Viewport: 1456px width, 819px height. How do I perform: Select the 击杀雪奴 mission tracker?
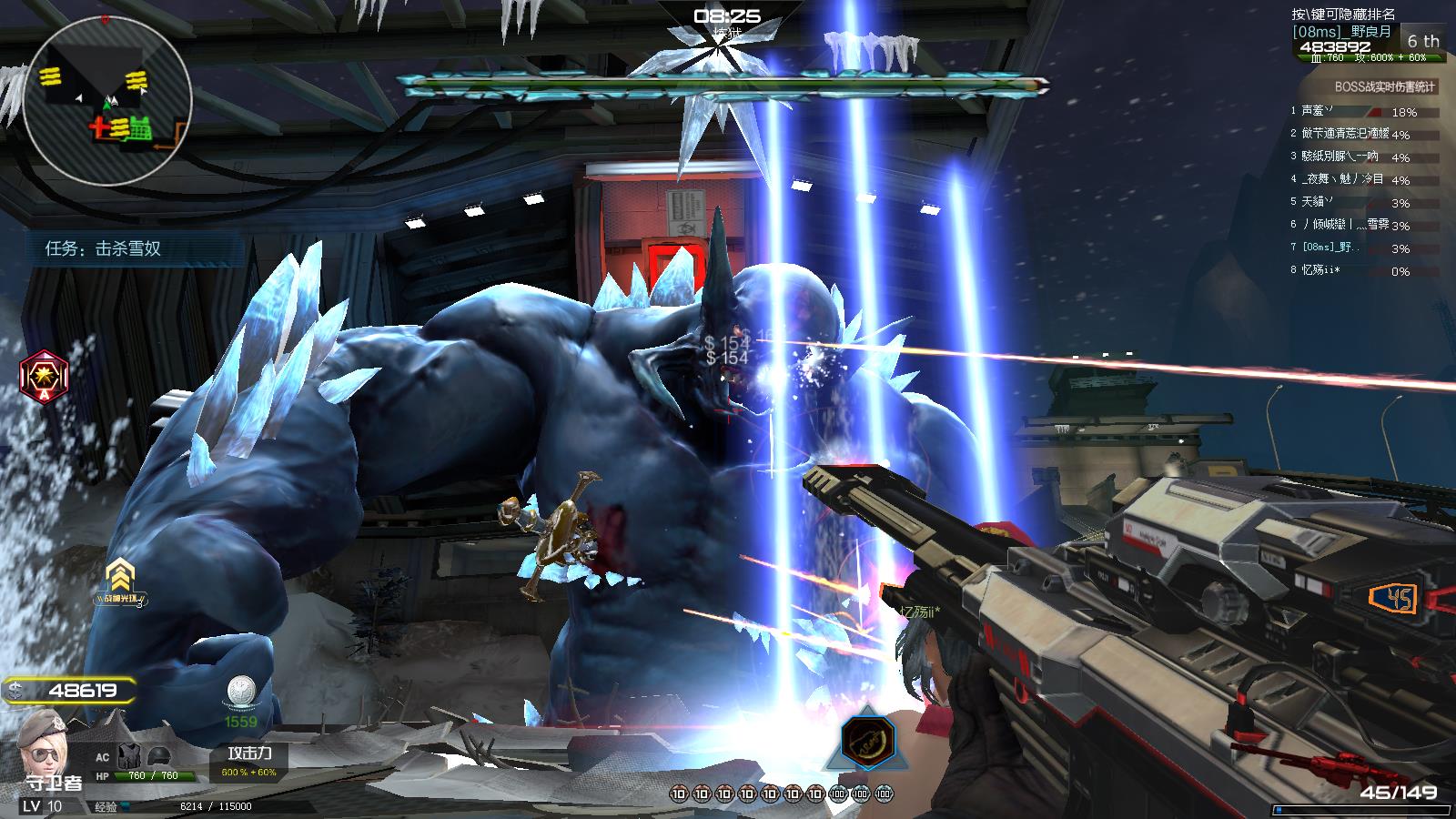pyautogui.click(x=104, y=248)
